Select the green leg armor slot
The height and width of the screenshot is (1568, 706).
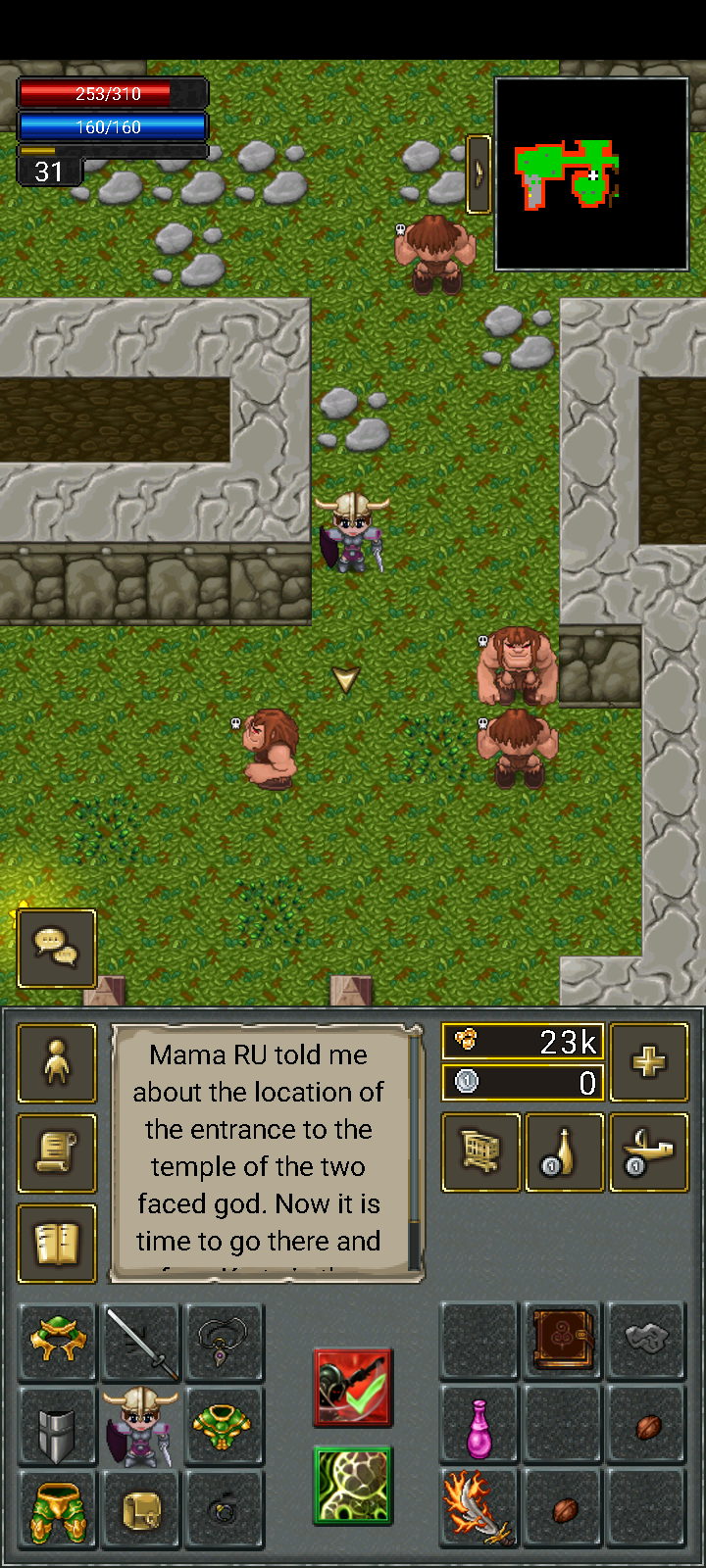[x=58, y=1510]
